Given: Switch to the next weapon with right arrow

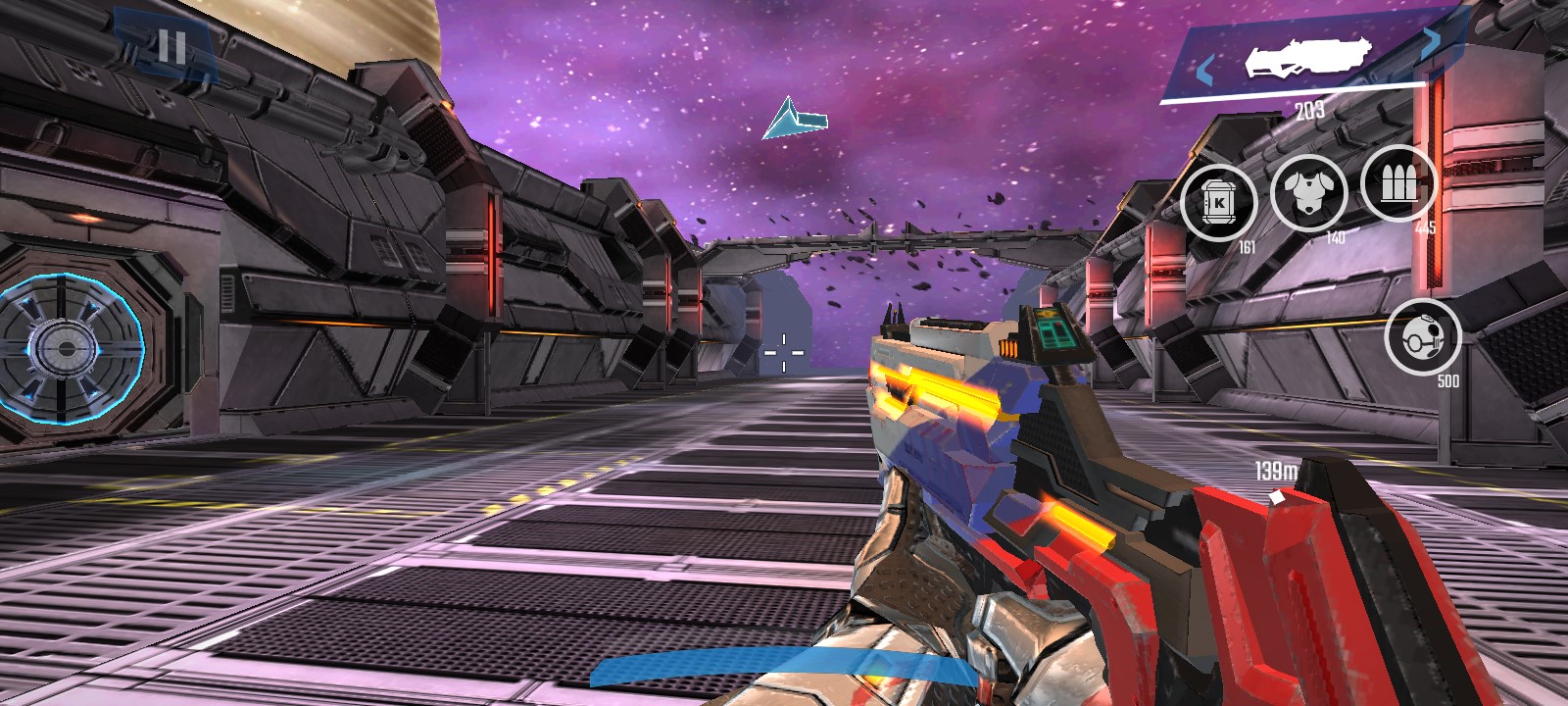Looking at the screenshot, I should [x=1431, y=40].
